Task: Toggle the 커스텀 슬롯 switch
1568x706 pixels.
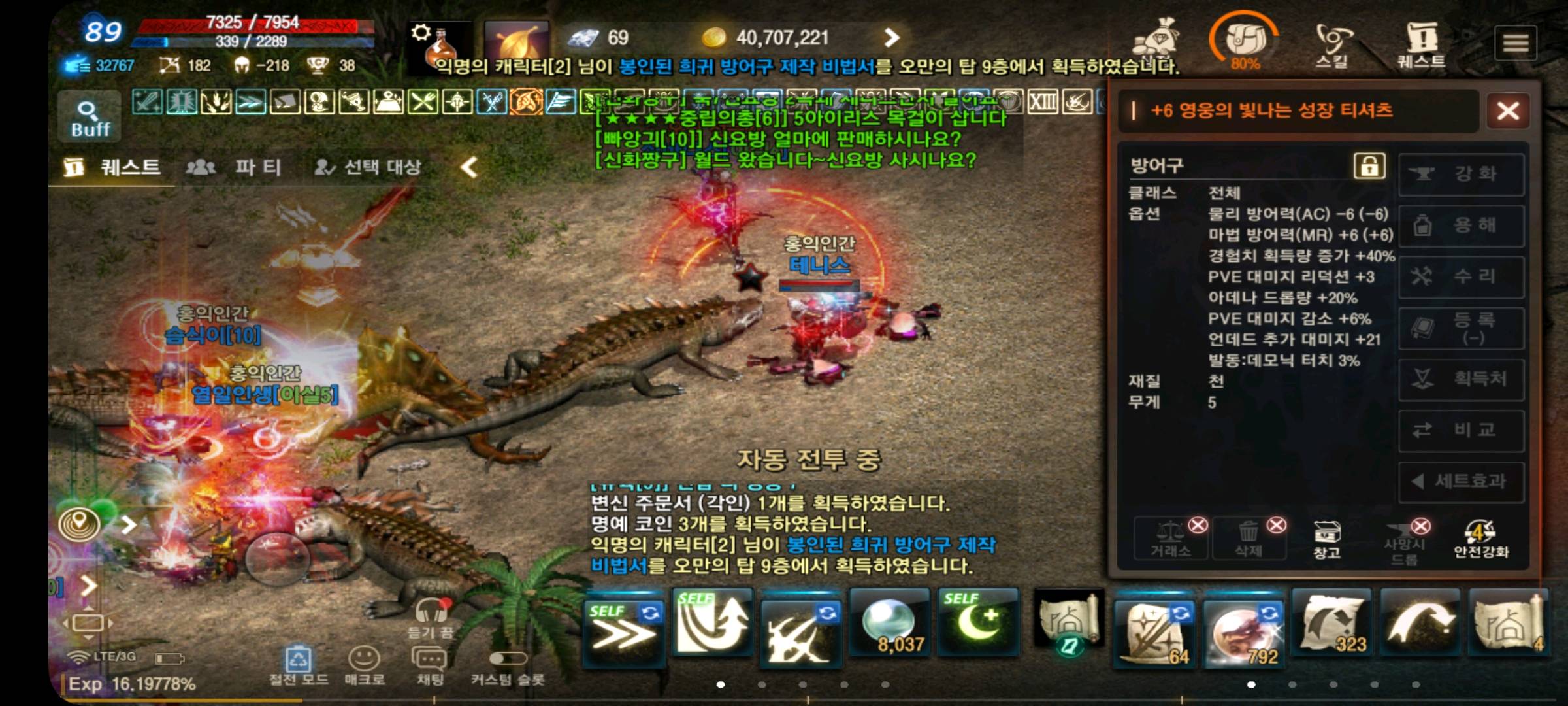Action: click(508, 659)
